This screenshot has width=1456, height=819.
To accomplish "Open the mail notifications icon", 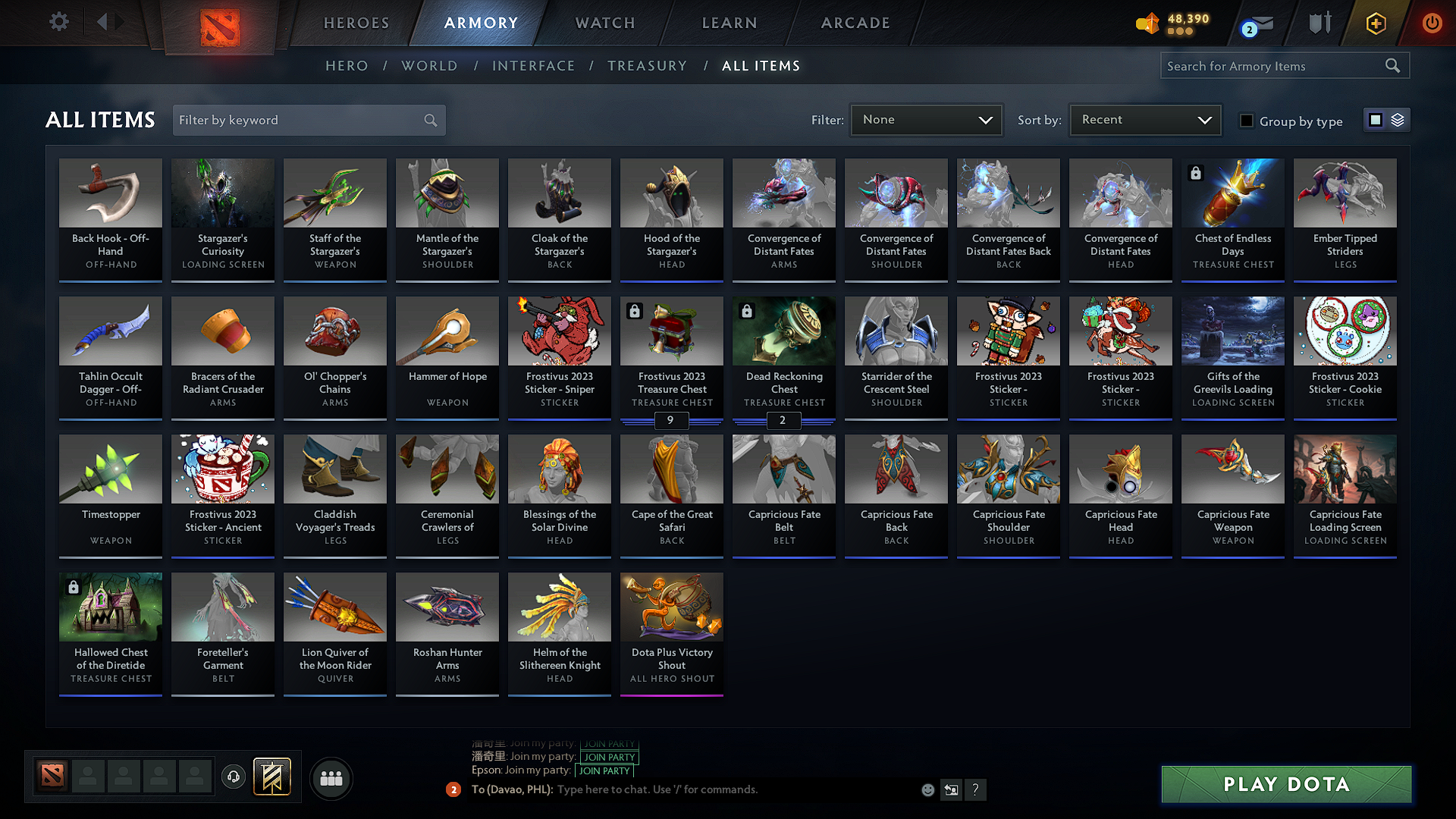I will pyautogui.click(x=1252, y=23).
